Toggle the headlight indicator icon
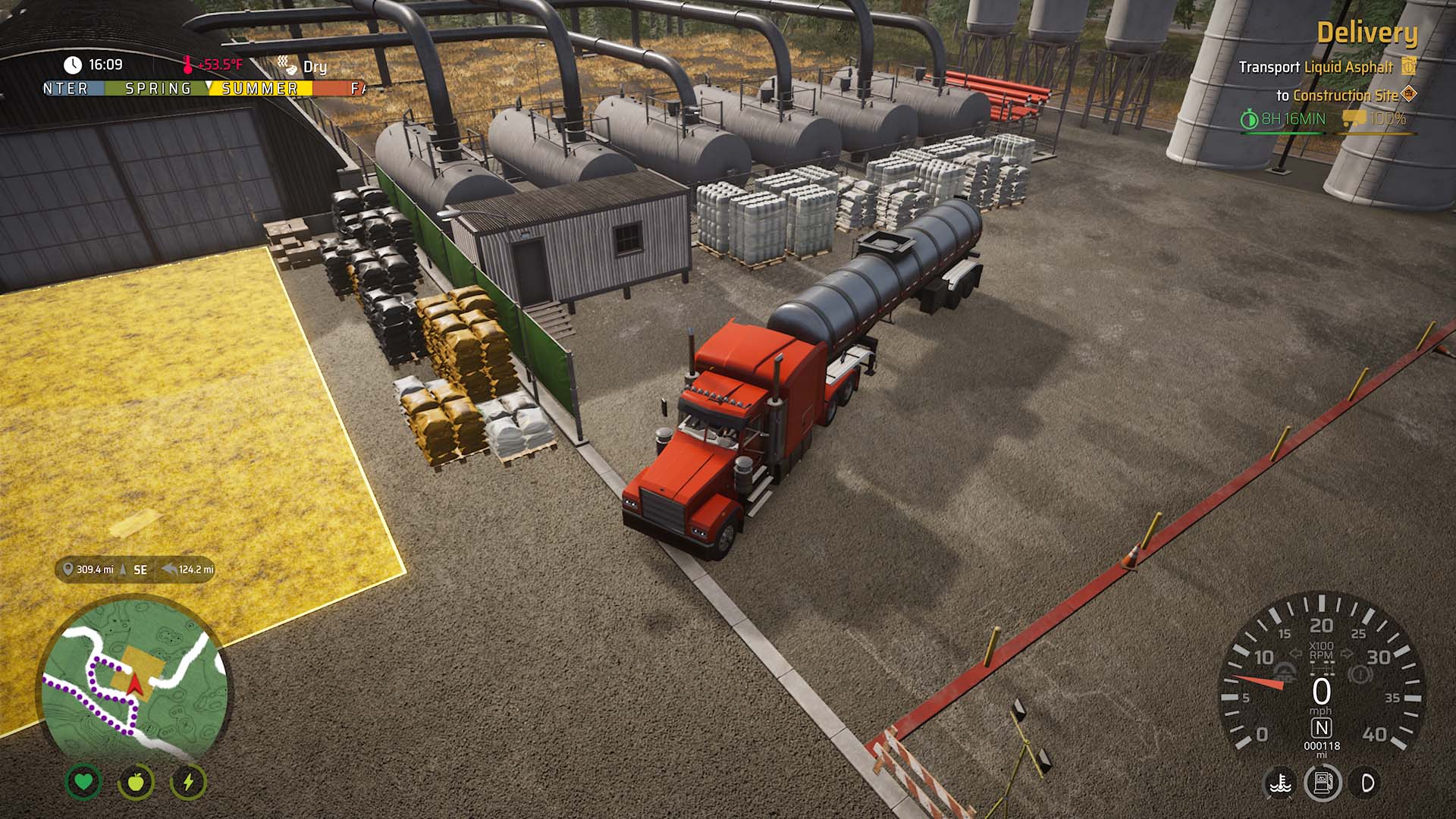This screenshot has width=1456, height=819. click(1367, 783)
